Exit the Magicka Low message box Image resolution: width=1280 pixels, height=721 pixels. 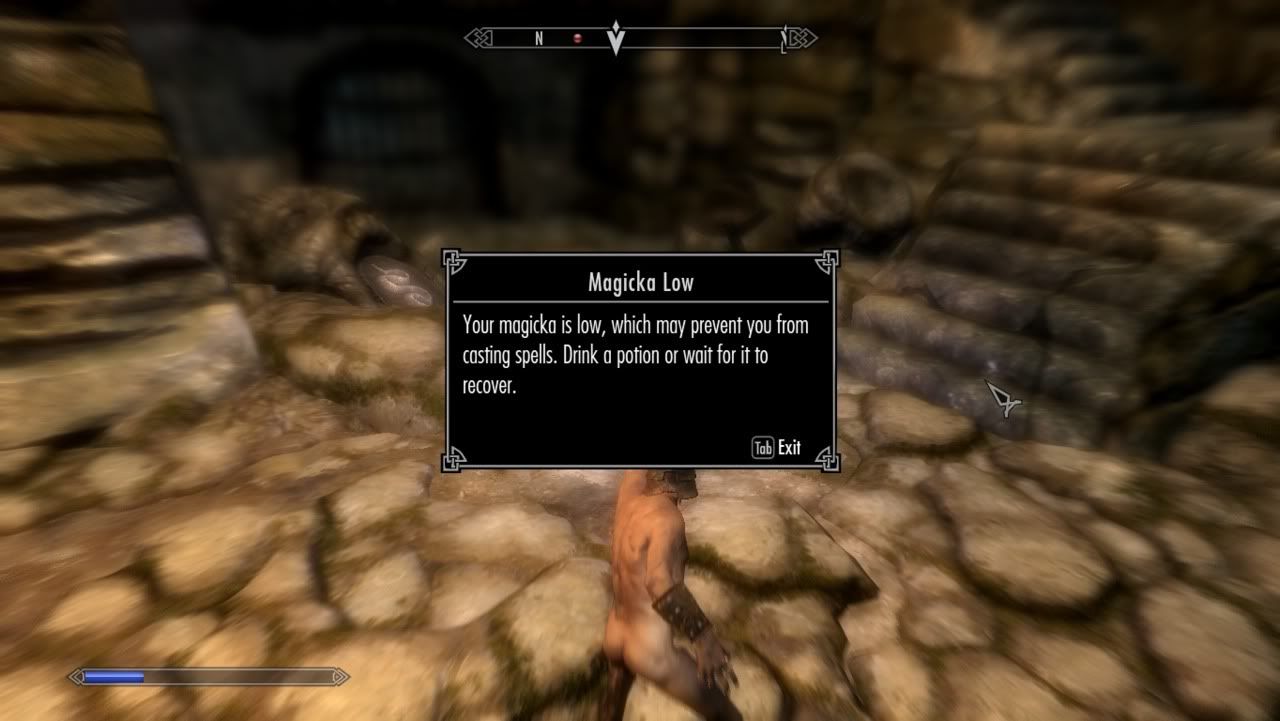(x=777, y=448)
